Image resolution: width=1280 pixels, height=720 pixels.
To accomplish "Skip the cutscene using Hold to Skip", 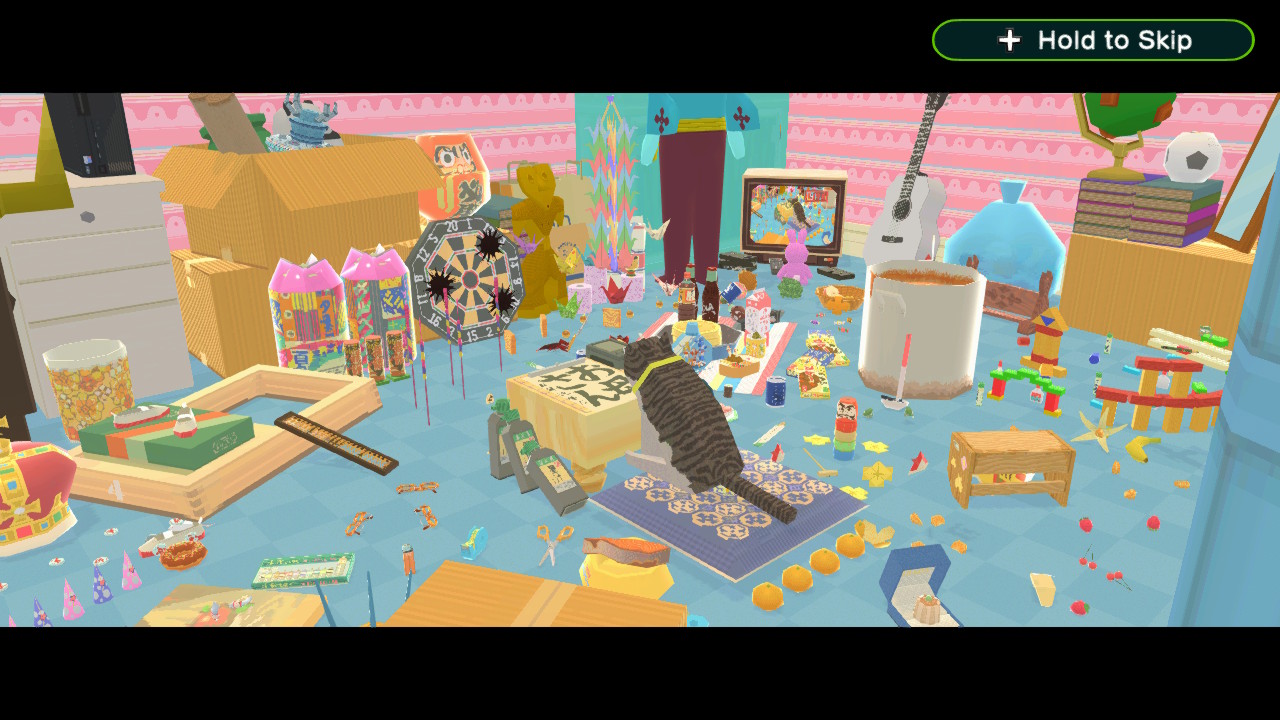I will point(1093,40).
